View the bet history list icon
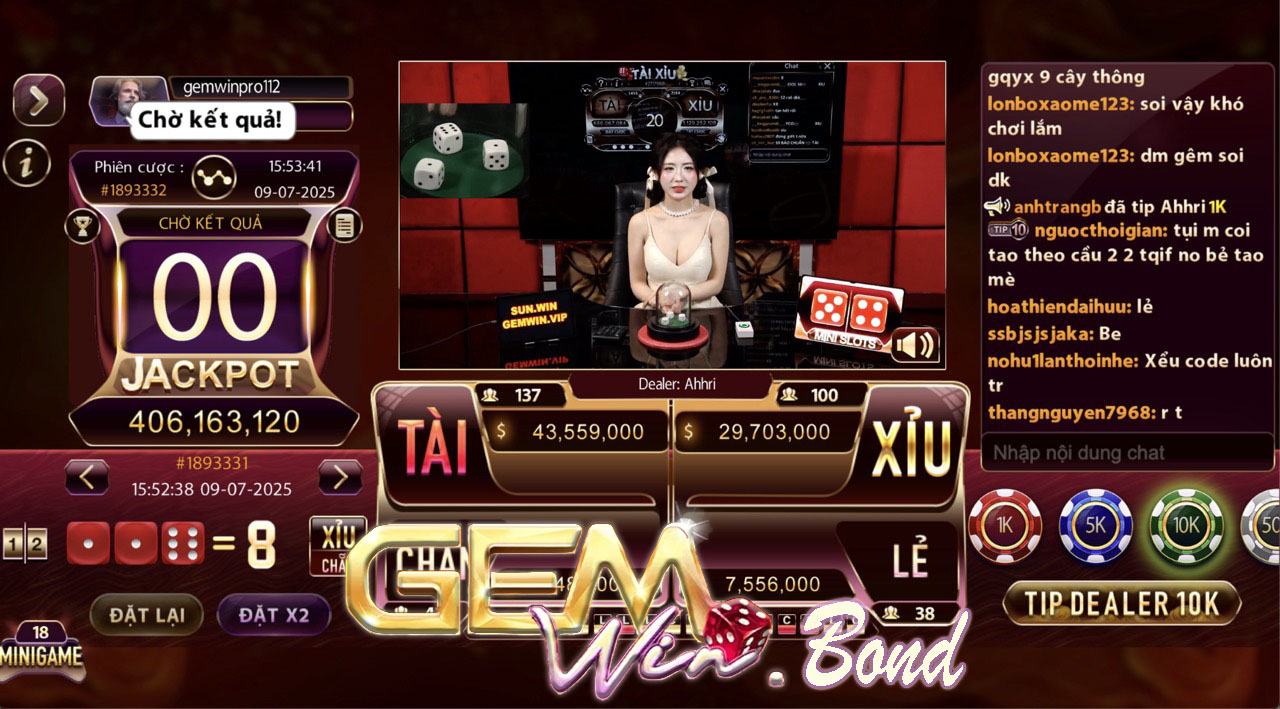The width and height of the screenshot is (1280, 709). point(345,226)
